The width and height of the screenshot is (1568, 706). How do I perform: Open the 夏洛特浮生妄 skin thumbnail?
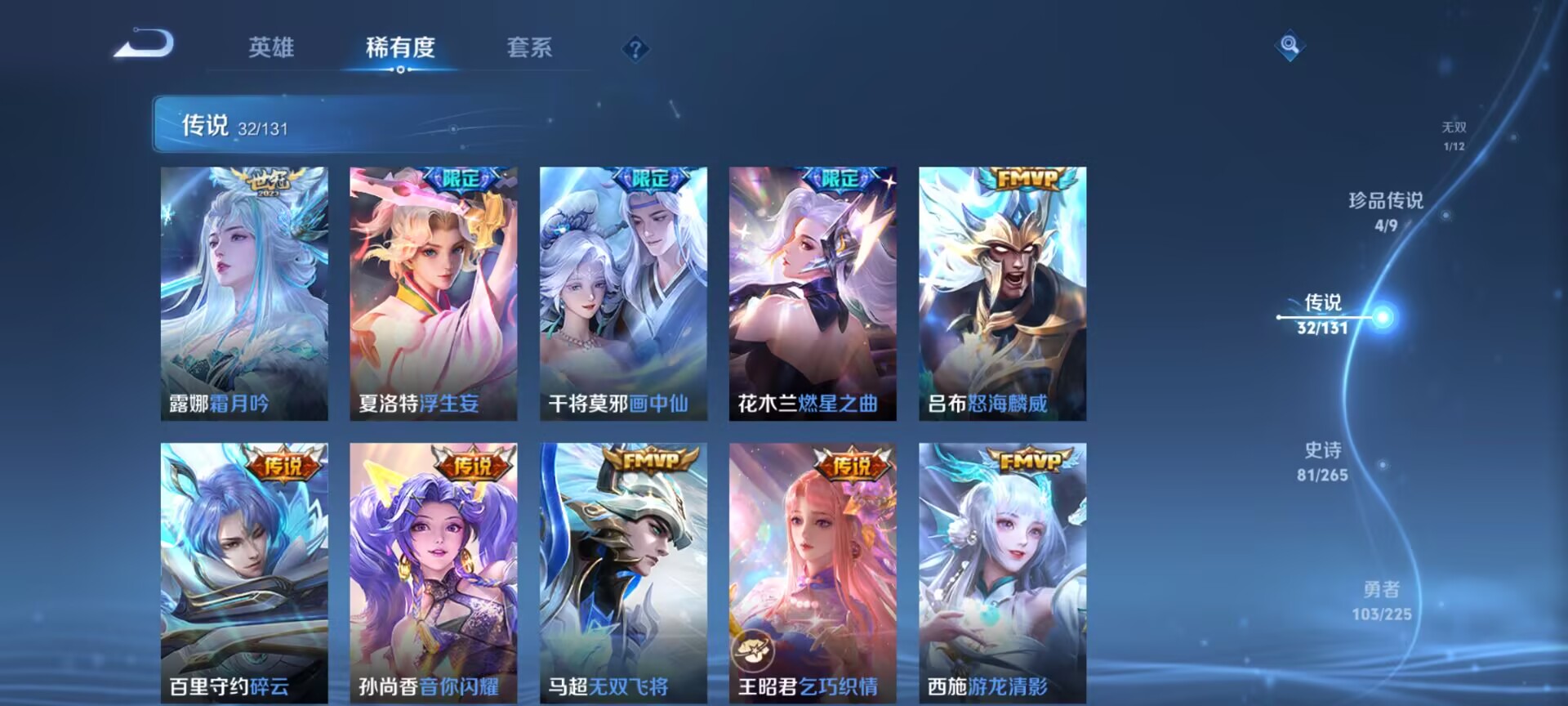tap(433, 290)
